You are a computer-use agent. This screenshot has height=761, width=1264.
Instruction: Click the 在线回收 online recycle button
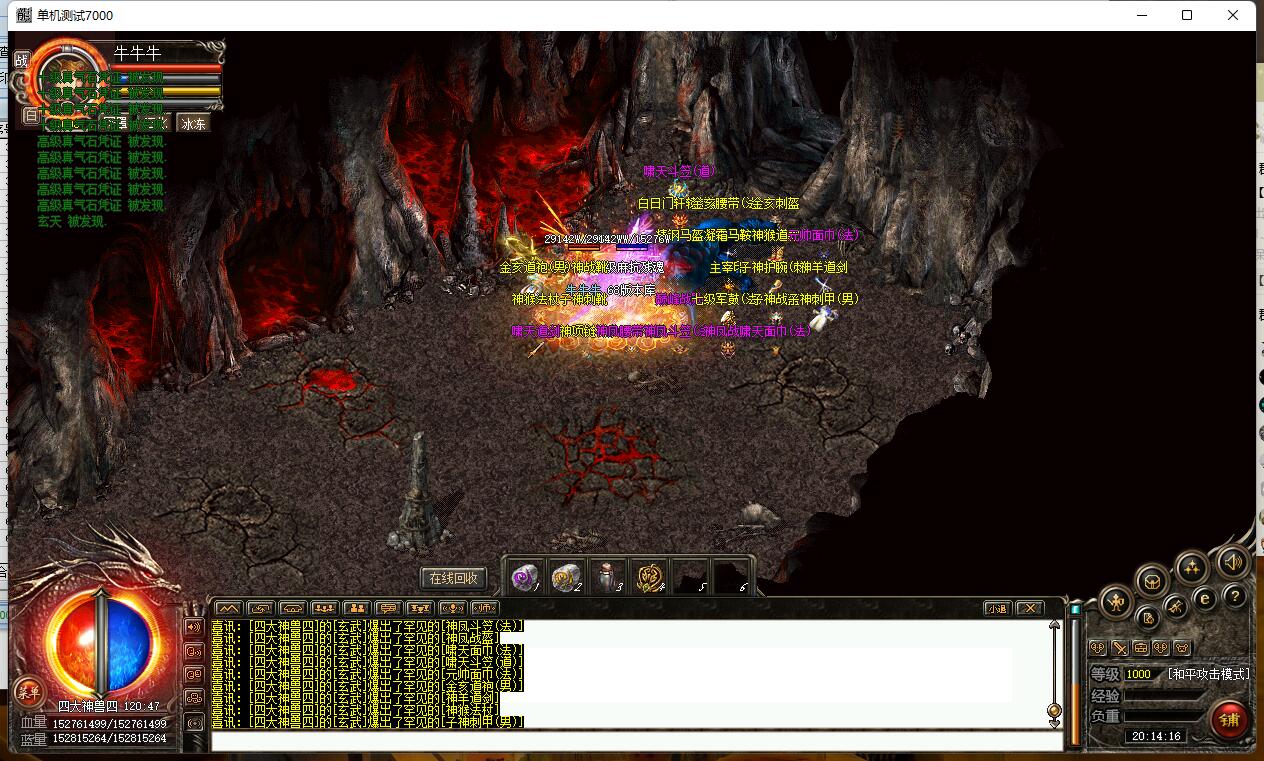(x=454, y=578)
